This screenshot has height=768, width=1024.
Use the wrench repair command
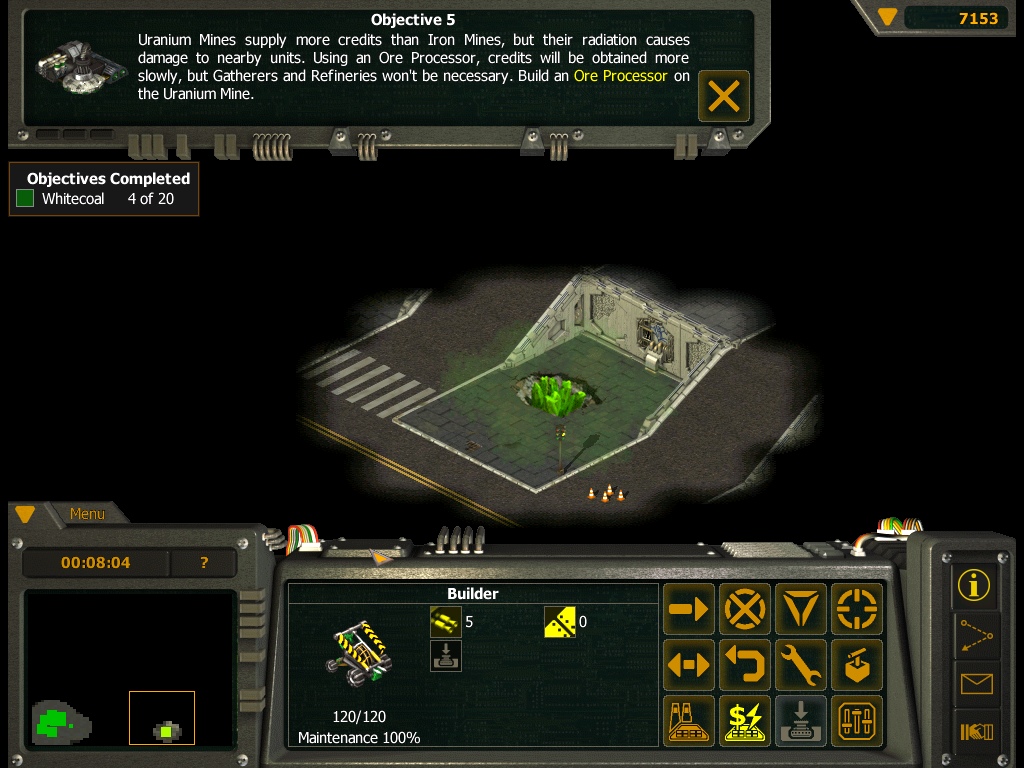[x=801, y=665]
